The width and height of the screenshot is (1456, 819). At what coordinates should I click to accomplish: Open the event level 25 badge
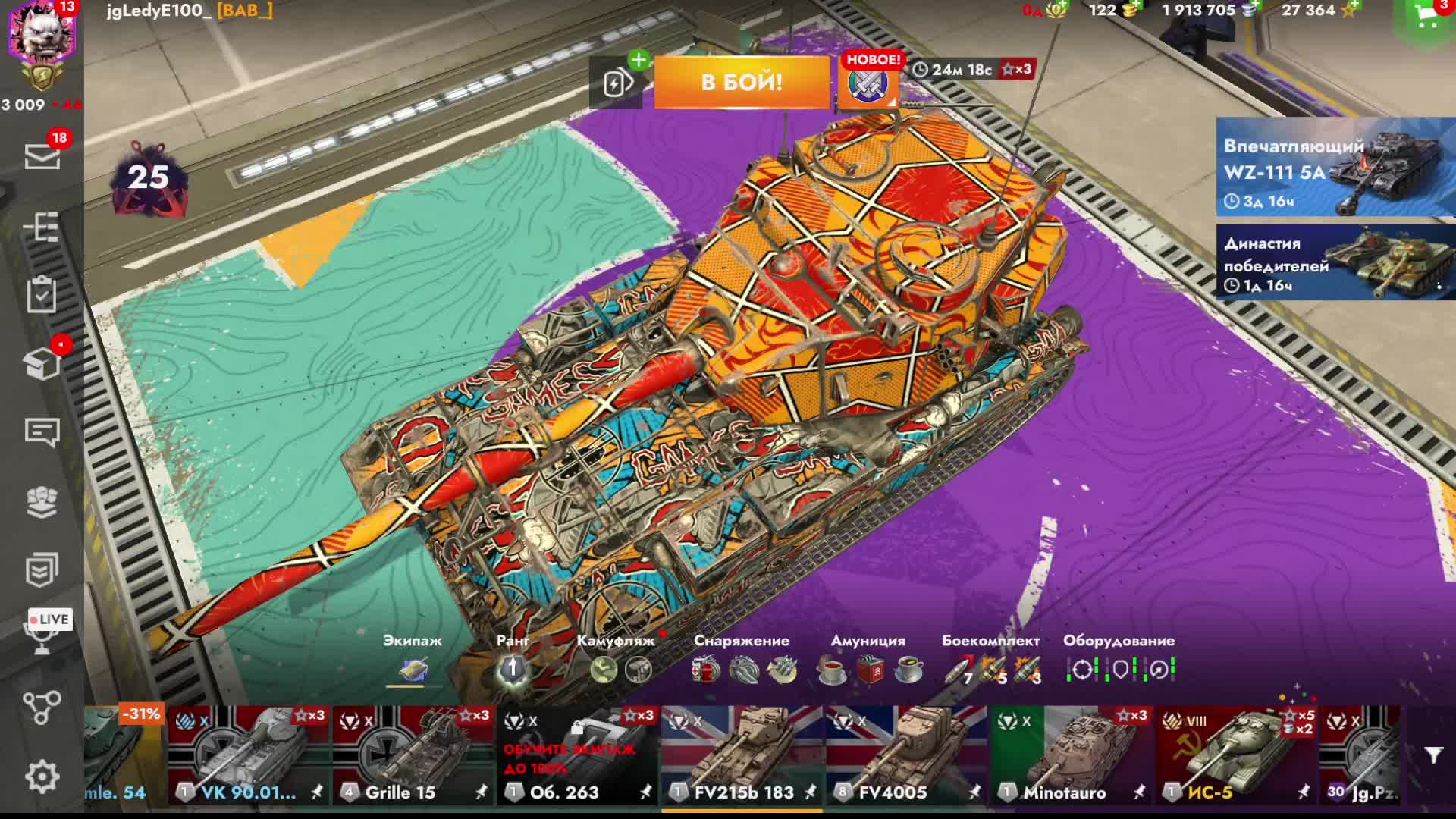[x=148, y=178]
